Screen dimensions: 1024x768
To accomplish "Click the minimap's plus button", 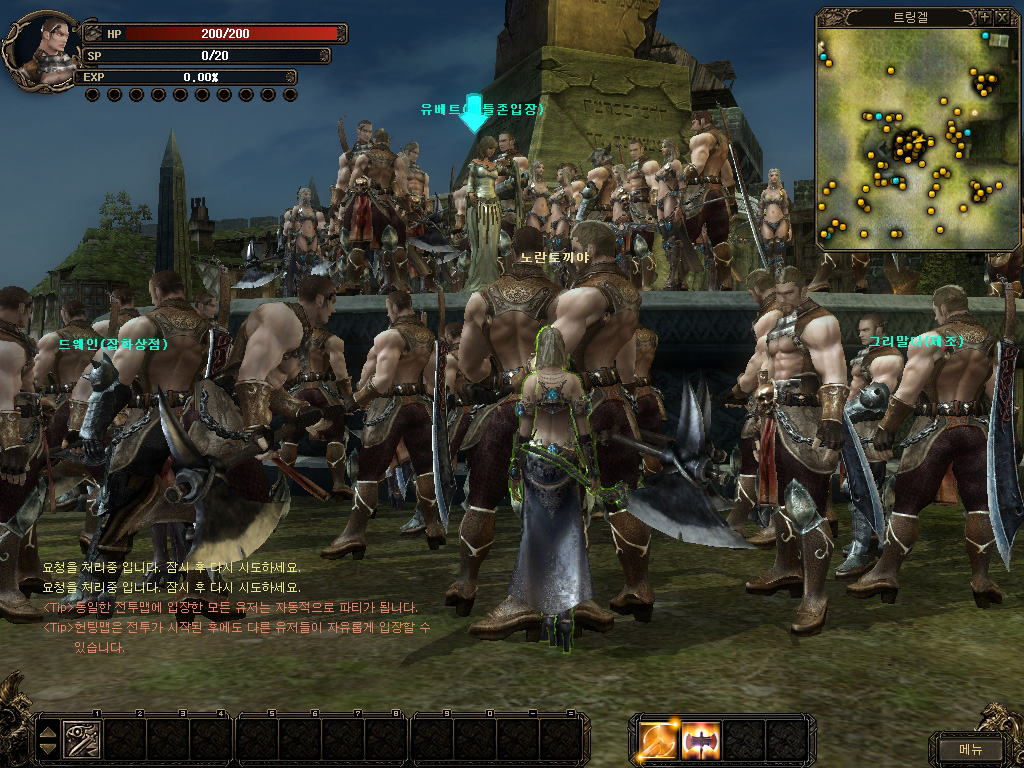I will (985, 17).
